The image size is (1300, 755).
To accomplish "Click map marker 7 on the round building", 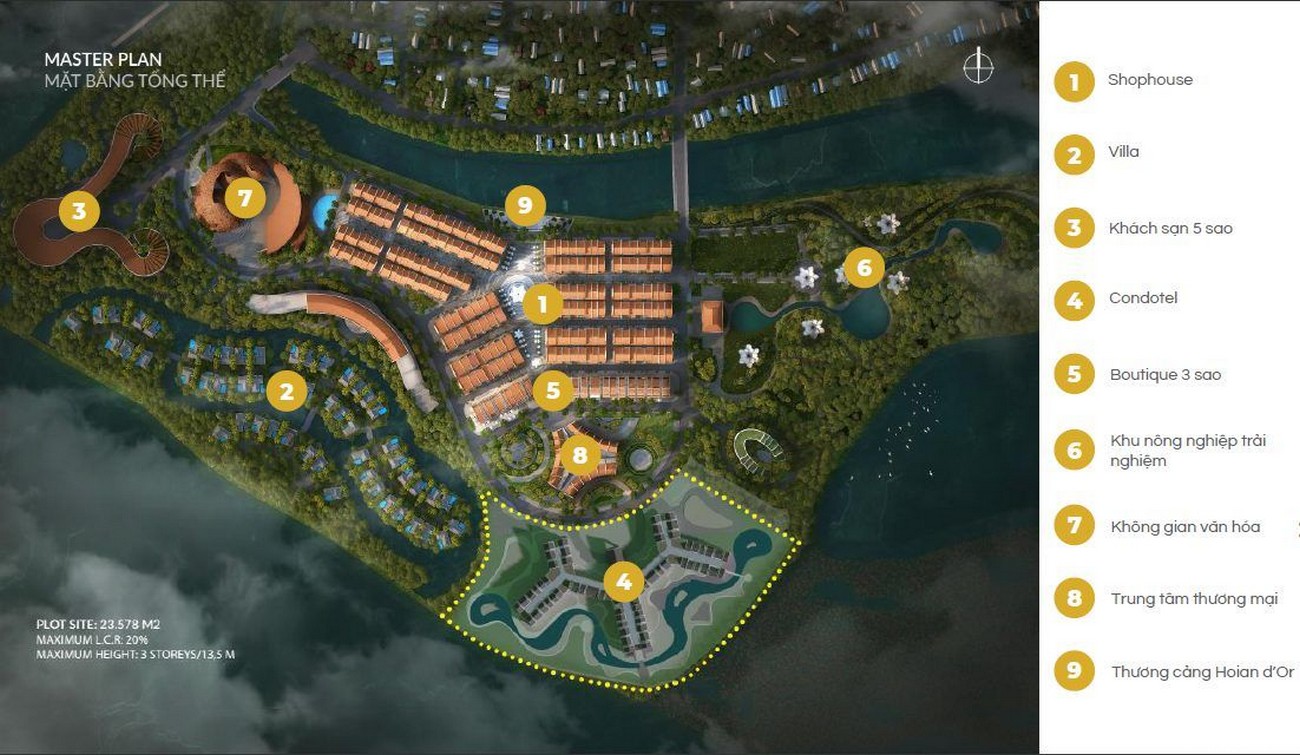I will pyautogui.click(x=245, y=198).
